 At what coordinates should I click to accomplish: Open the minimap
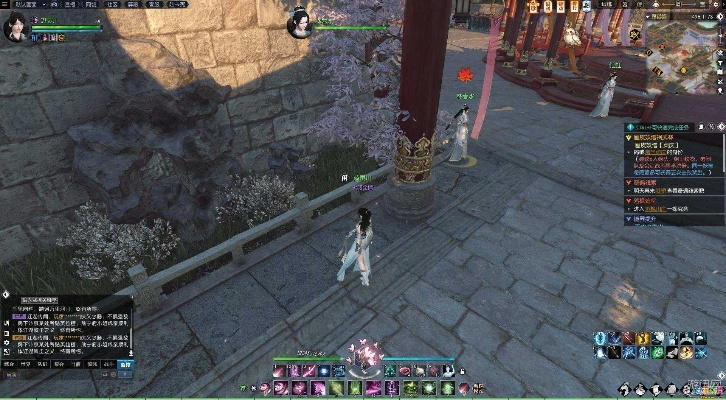(x=688, y=64)
